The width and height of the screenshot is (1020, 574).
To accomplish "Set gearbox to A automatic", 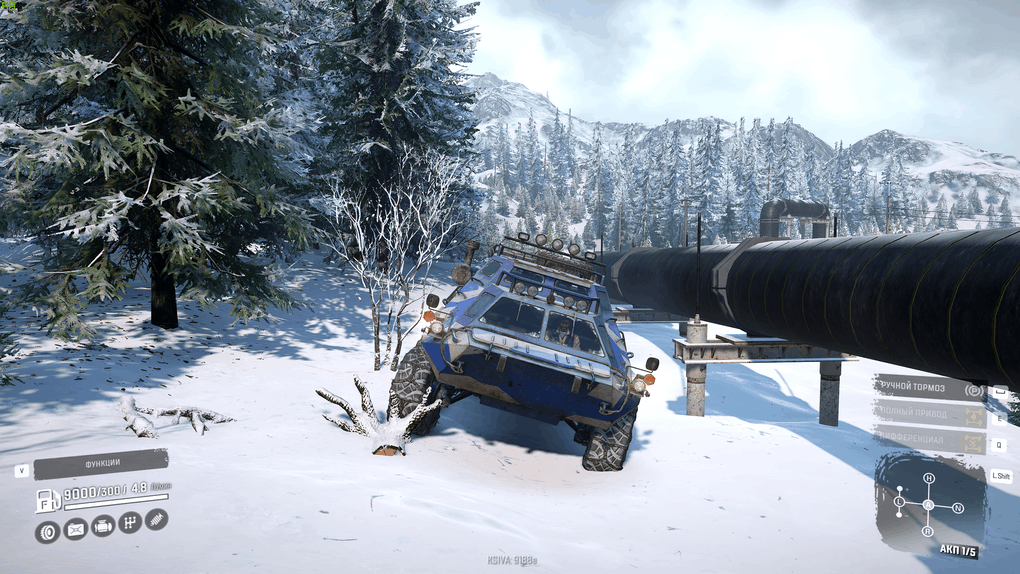I will 928,504.
